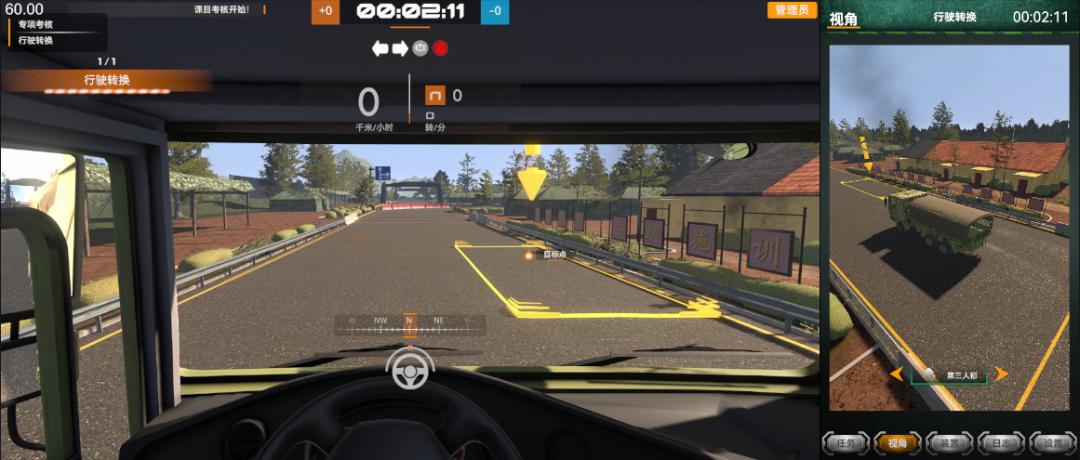Click the 管理员 (Admin) button
Image resolution: width=1080 pixels, height=460 pixels.
tap(790, 10)
